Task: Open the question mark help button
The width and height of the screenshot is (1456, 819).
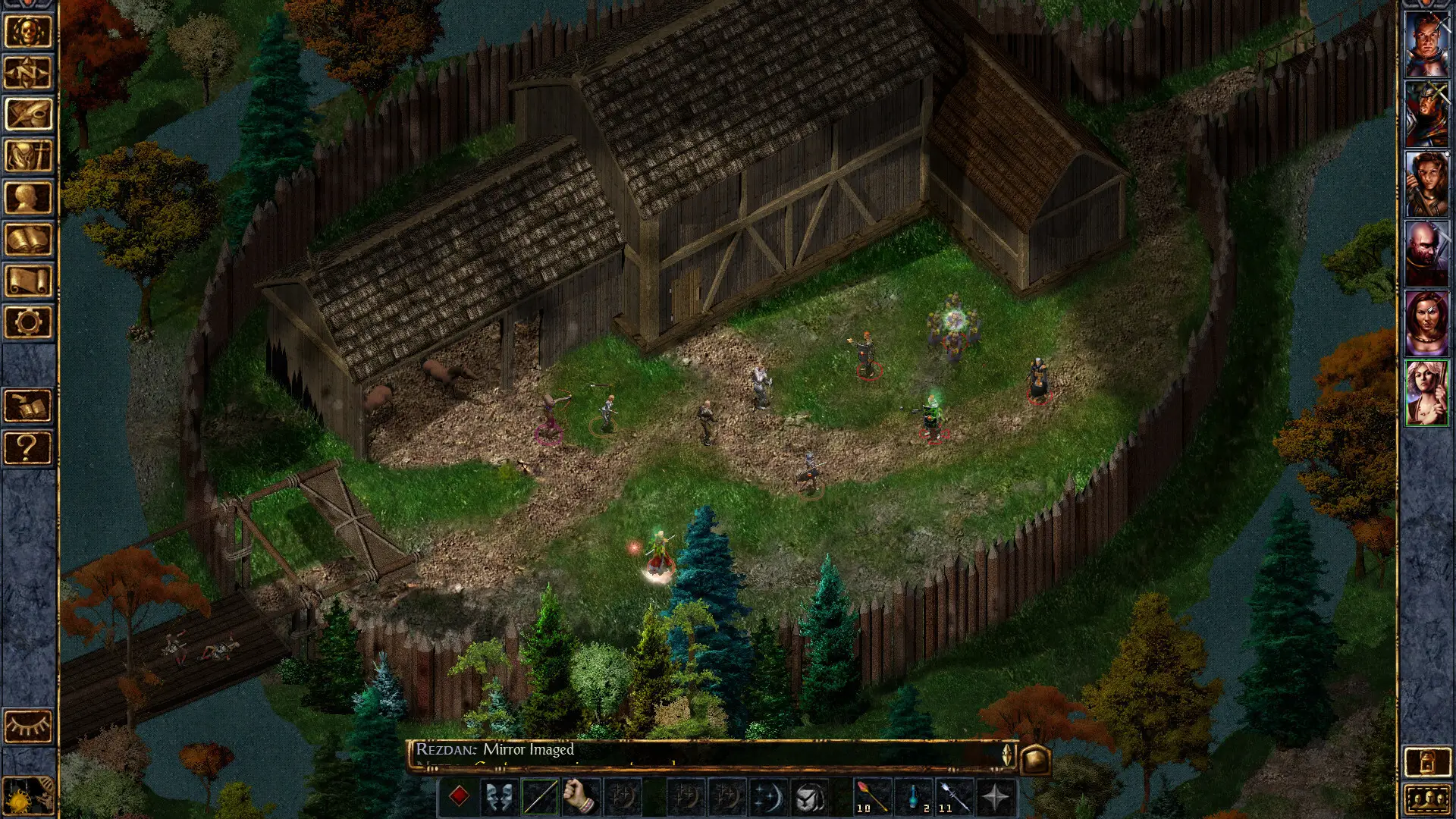Action: pyautogui.click(x=29, y=448)
